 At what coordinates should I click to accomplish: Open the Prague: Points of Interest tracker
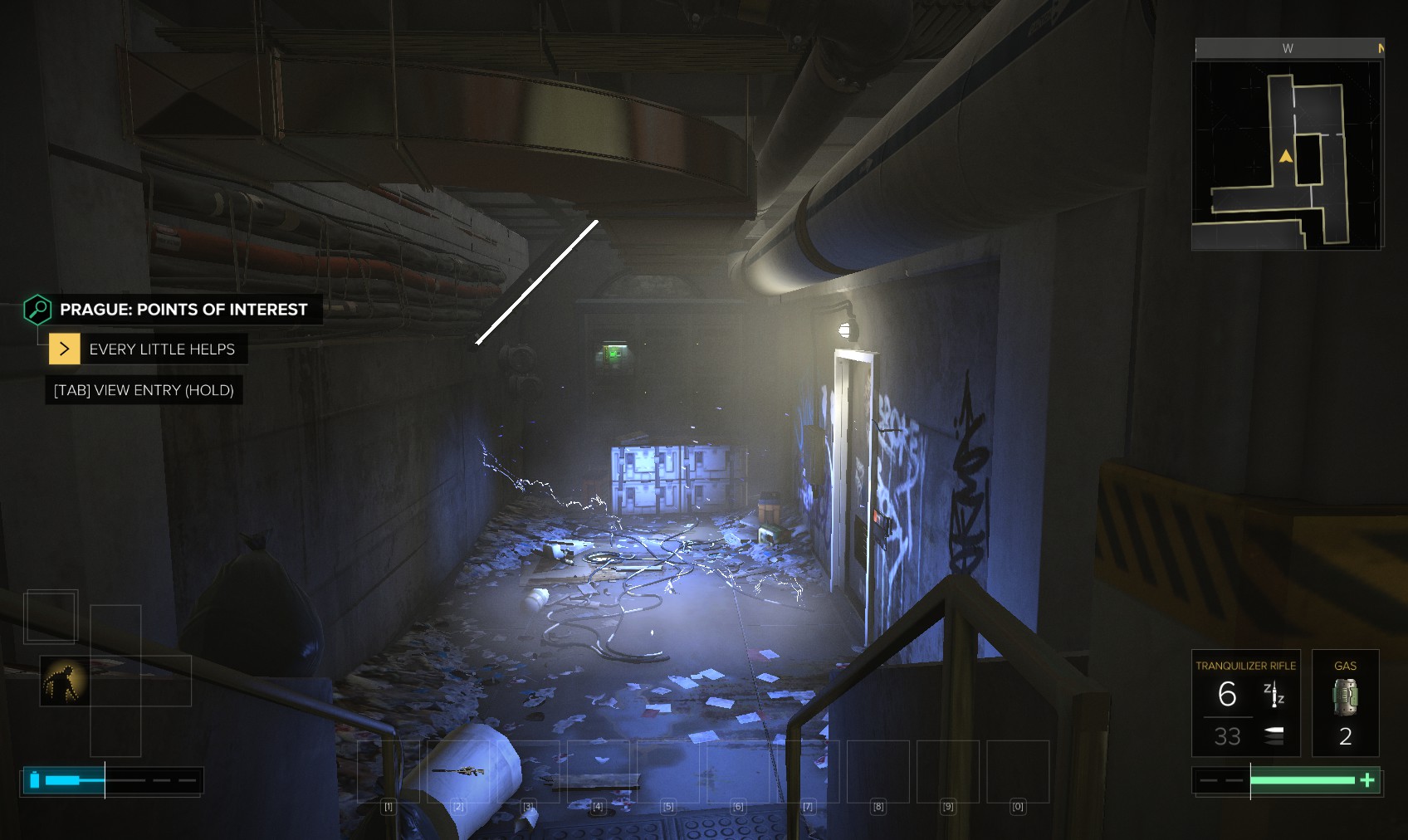(x=183, y=310)
